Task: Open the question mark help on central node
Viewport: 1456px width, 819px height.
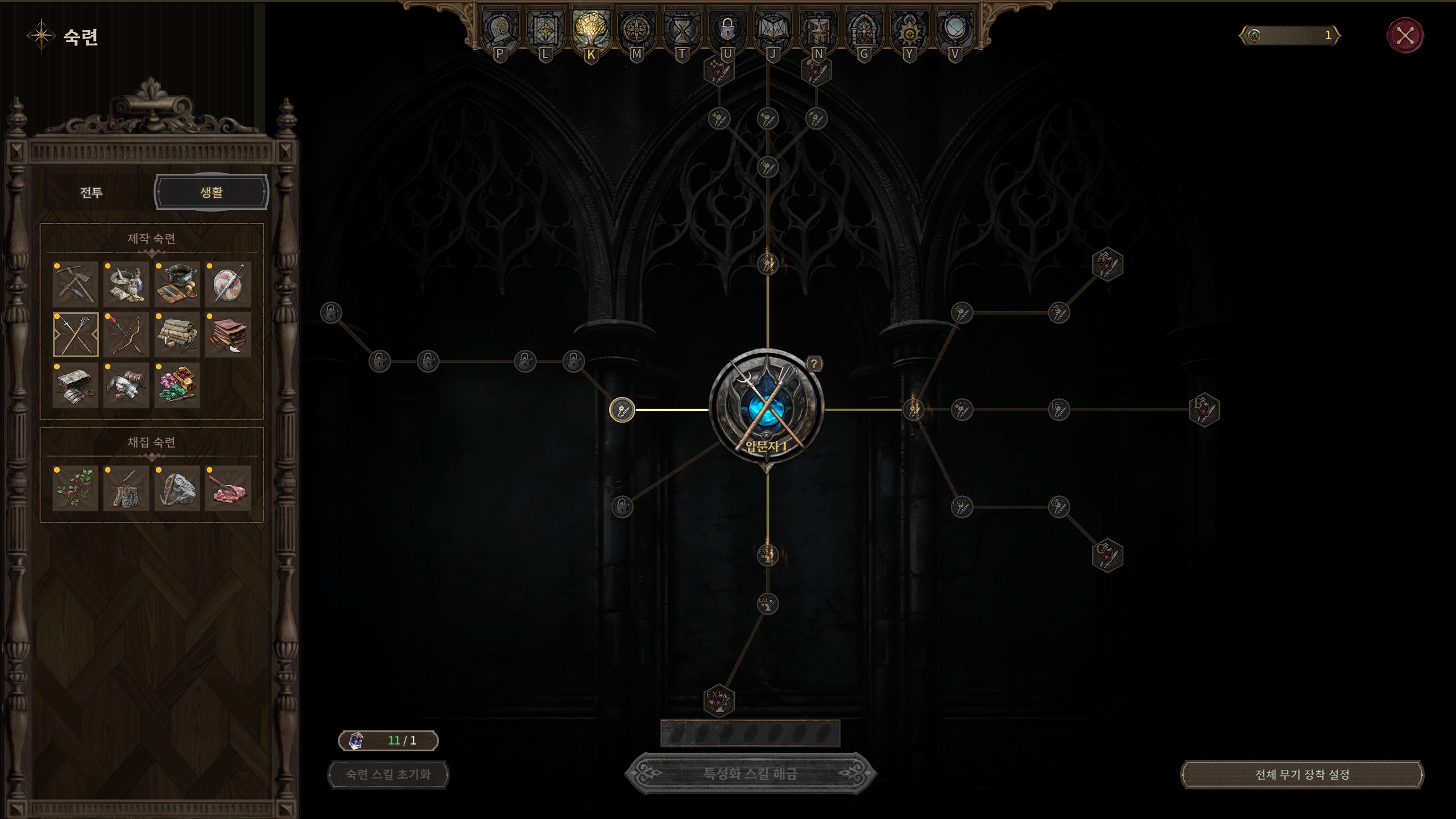Action: (x=814, y=363)
